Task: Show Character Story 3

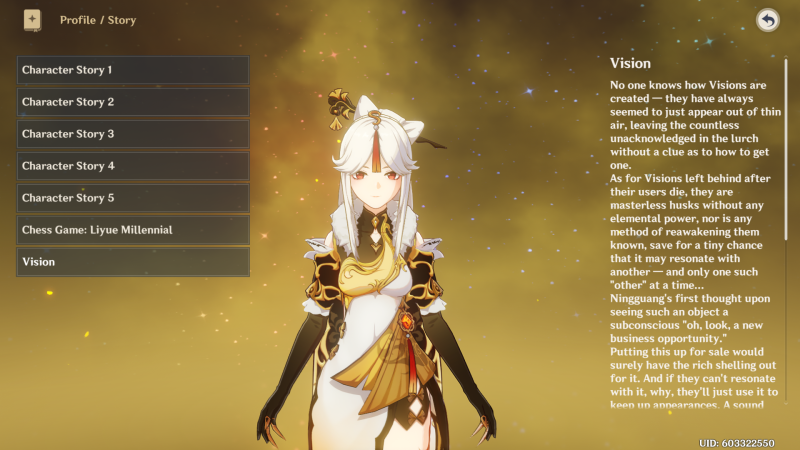Action: pos(132,134)
